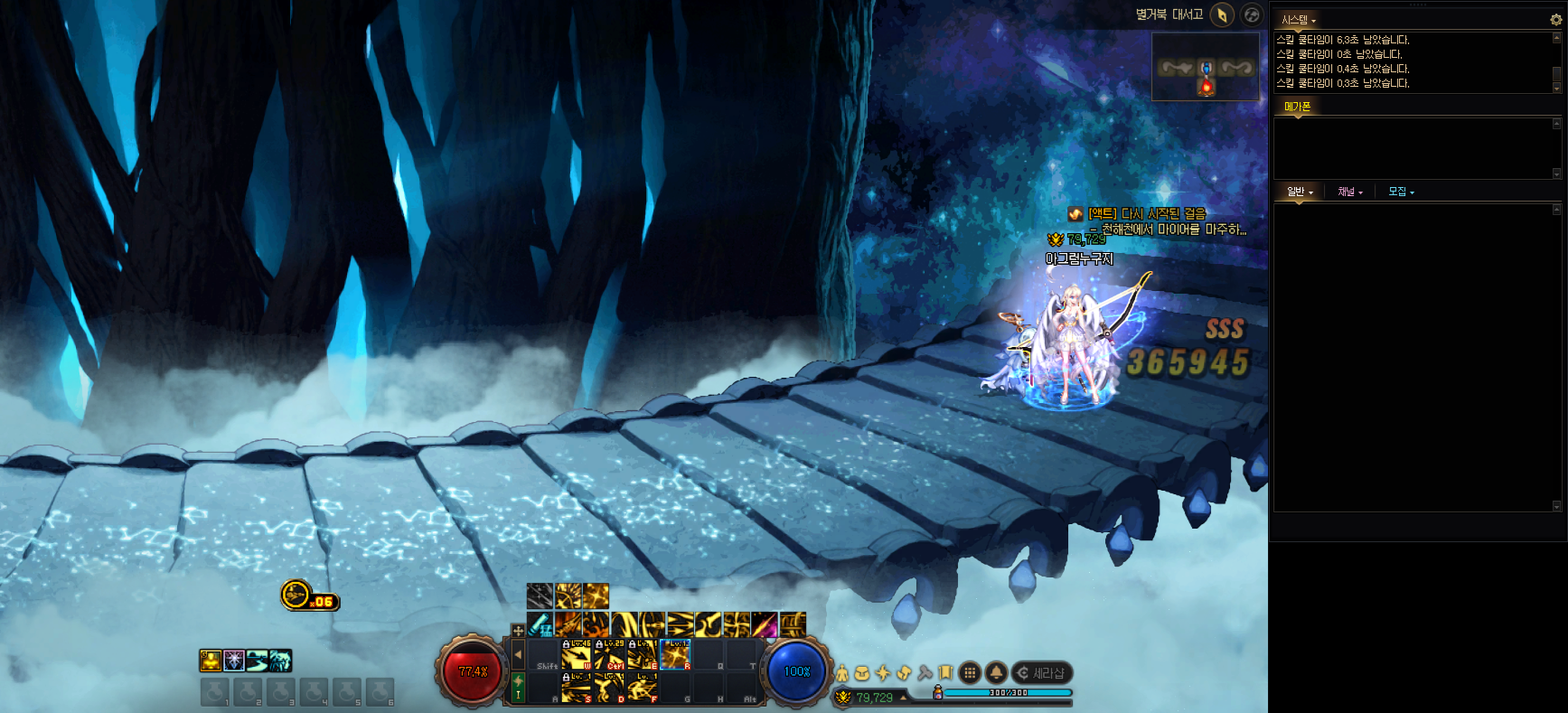Trigger the skill in the F slot
Image resolution: width=1568 pixels, height=713 pixels.
643,689
